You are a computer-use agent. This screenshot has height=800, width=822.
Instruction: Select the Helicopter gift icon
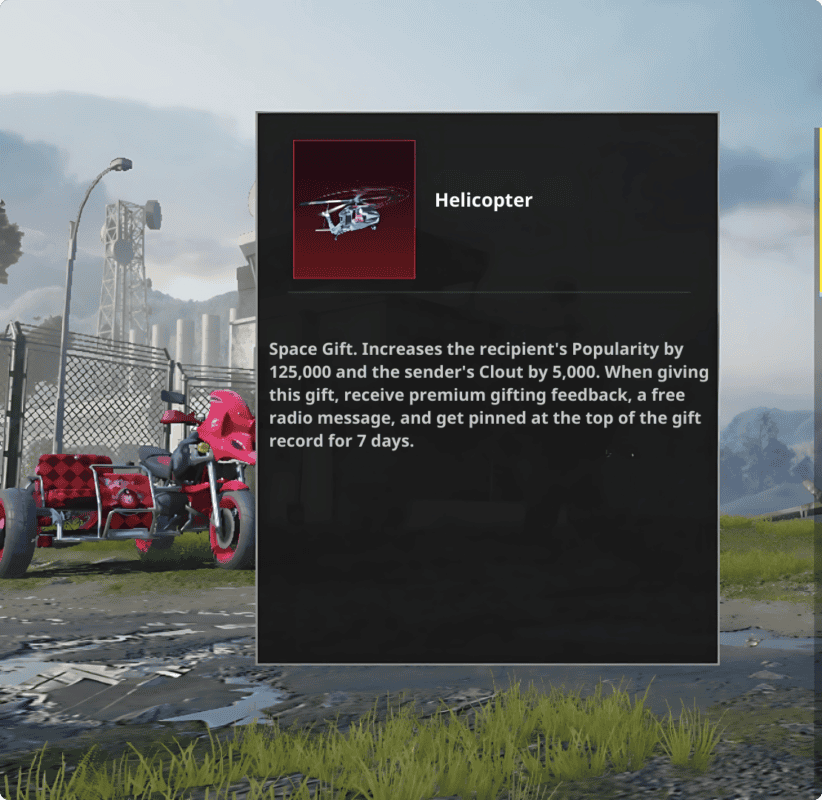tap(354, 209)
